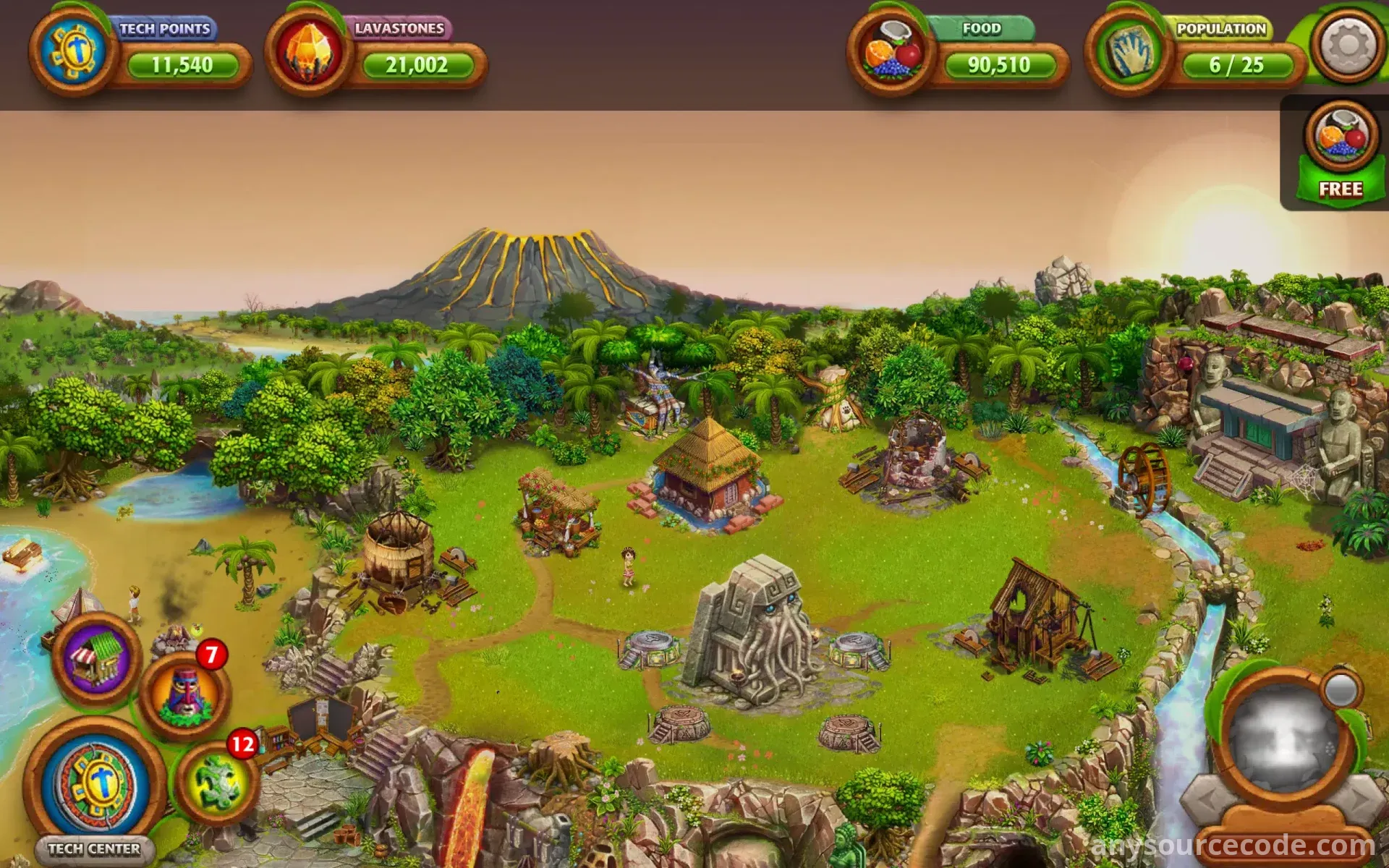Open the settings gear menu
1389x868 pixels.
1347,46
